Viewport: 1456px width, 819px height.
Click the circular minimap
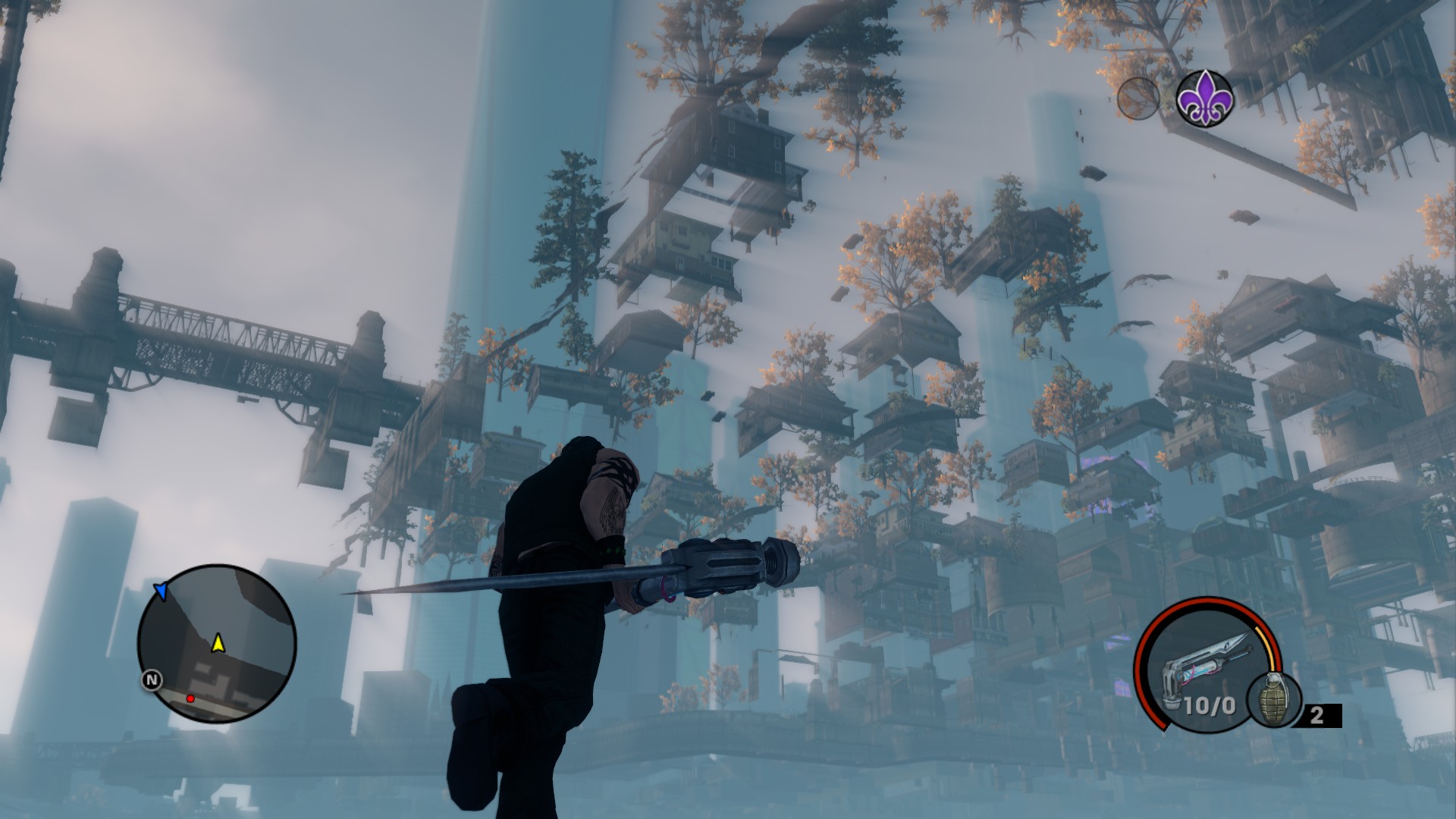pos(216,643)
